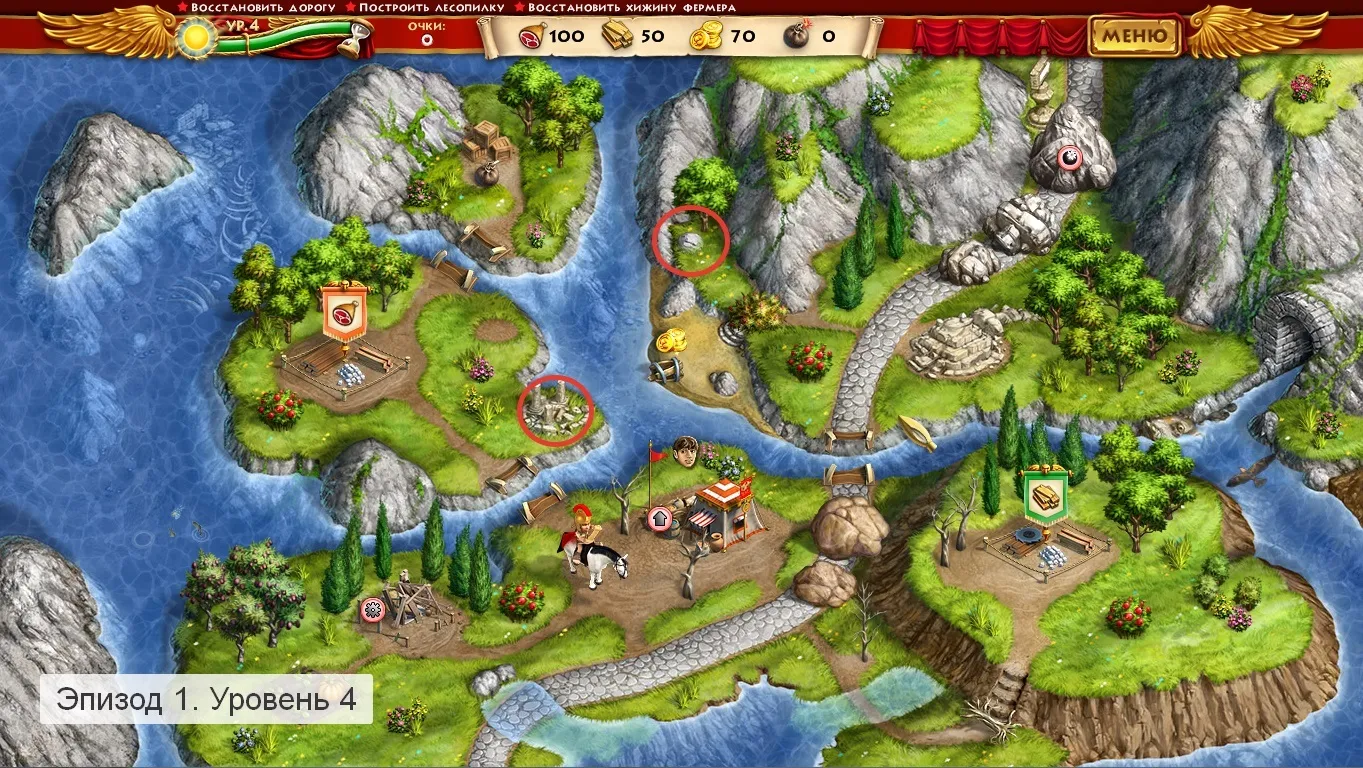
Task: Select the worker portrait above the camp
Action: pos(685,451)
